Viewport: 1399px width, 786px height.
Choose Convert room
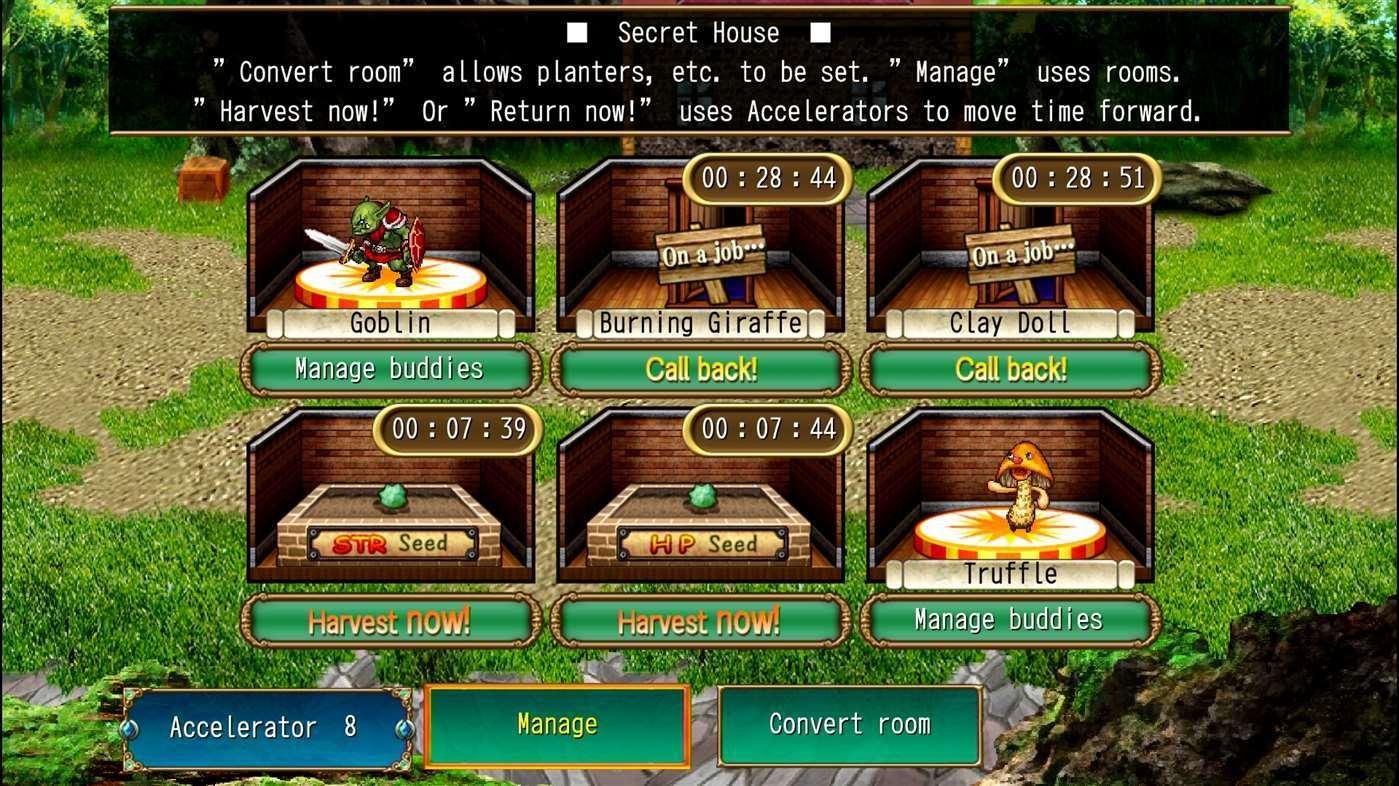pos(850,725)
